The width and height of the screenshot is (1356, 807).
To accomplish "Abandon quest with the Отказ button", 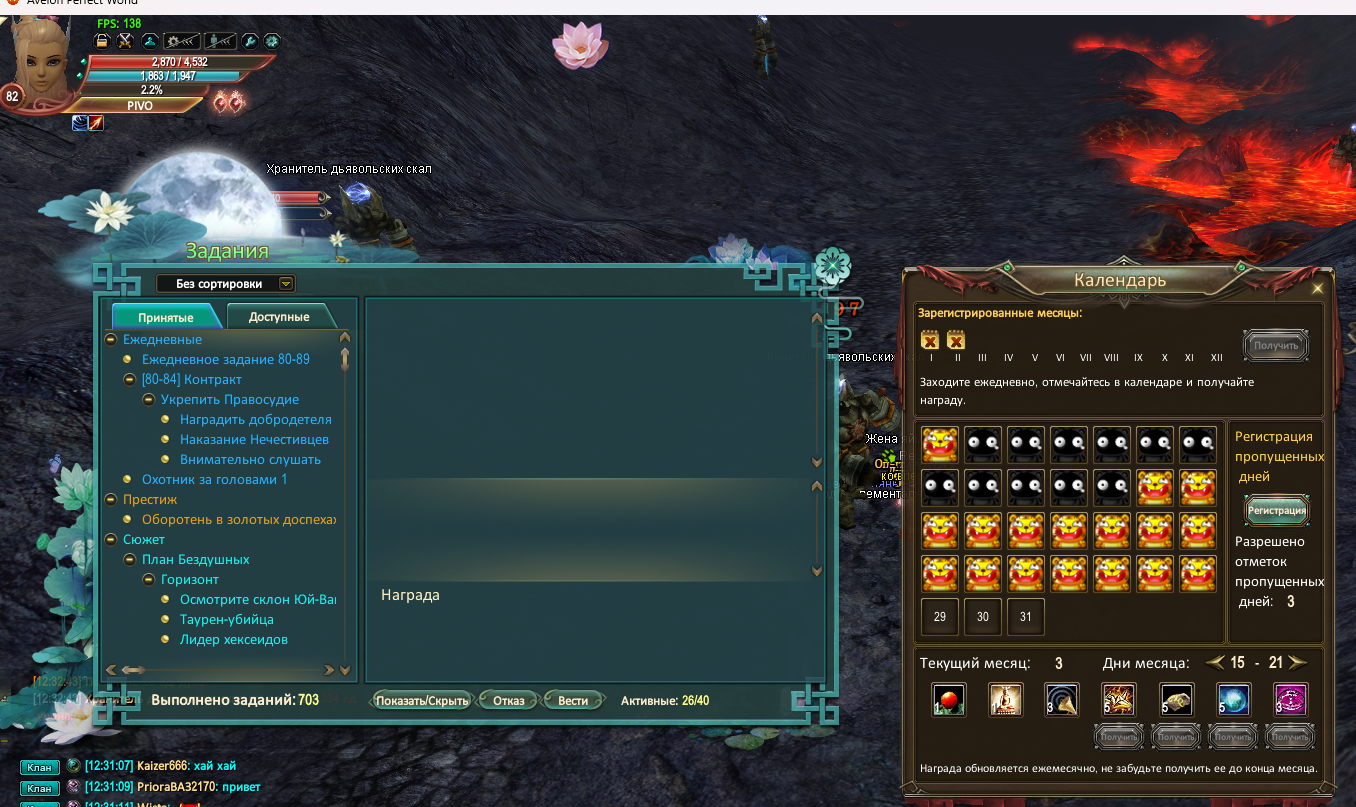I will click(508, 700).
